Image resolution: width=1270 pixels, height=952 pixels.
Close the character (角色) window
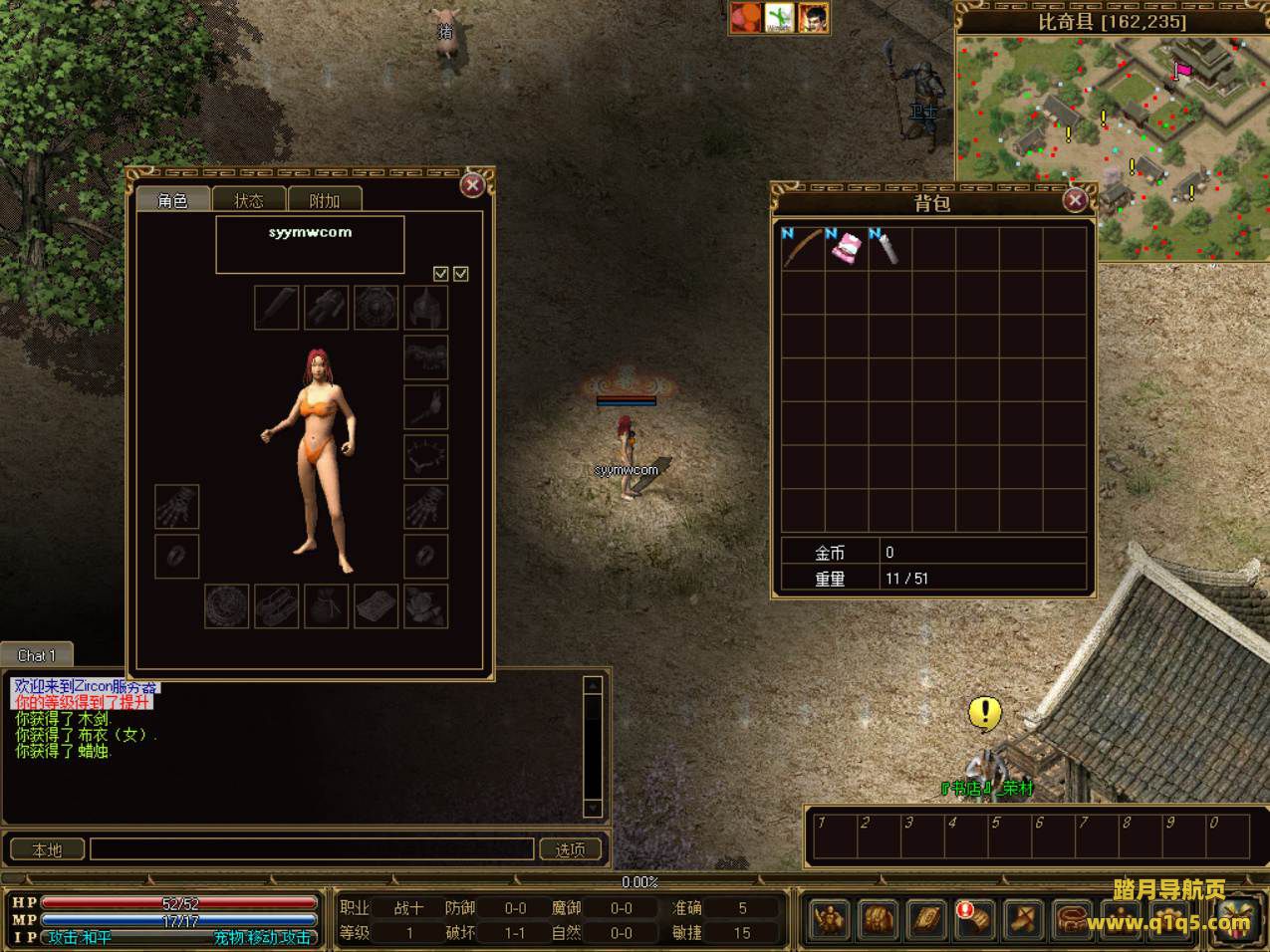(x=473, y=185)
